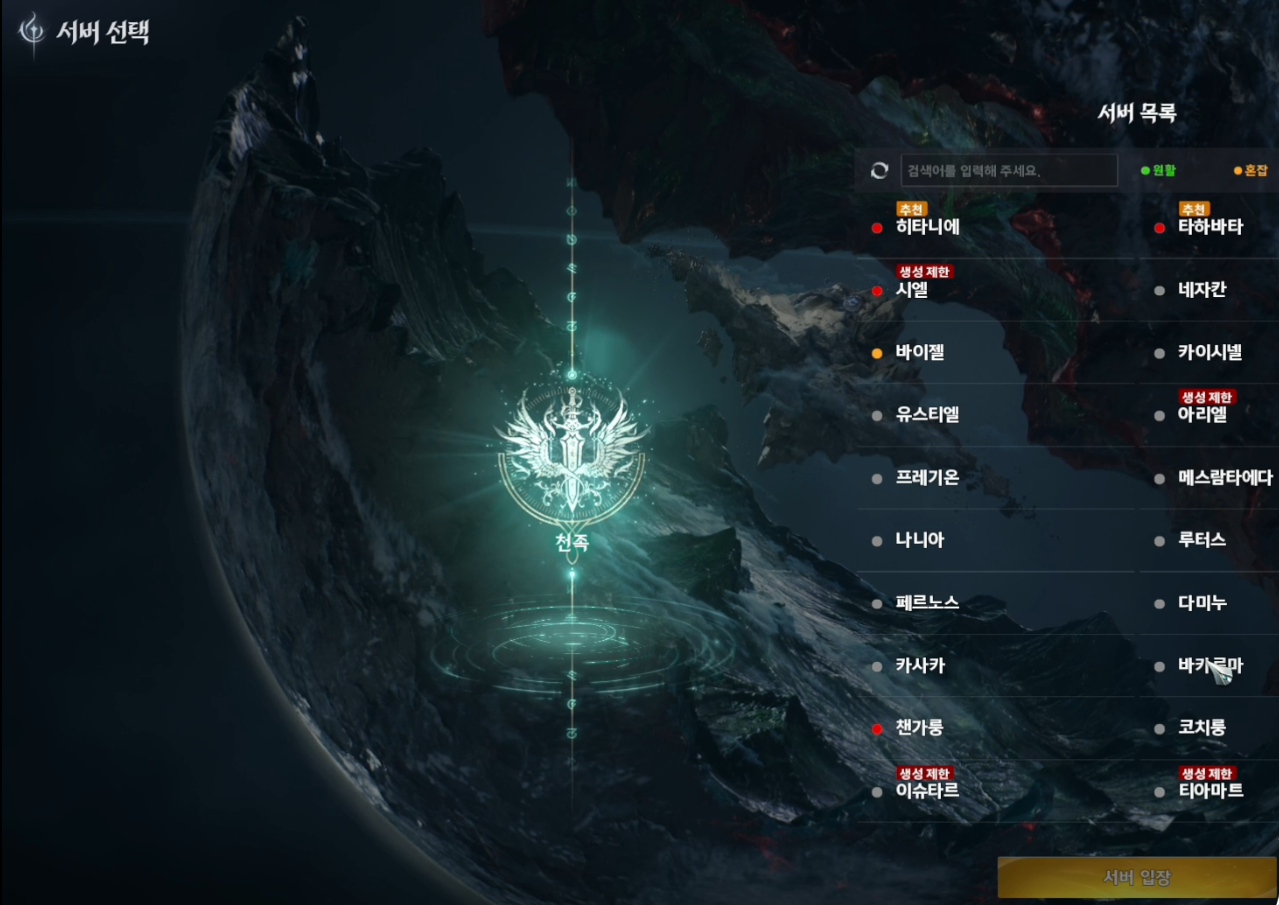The width and height of the screenshot is (1279, 905).
Task: Click the server search input field
Action: click(x=1008, y=171)
